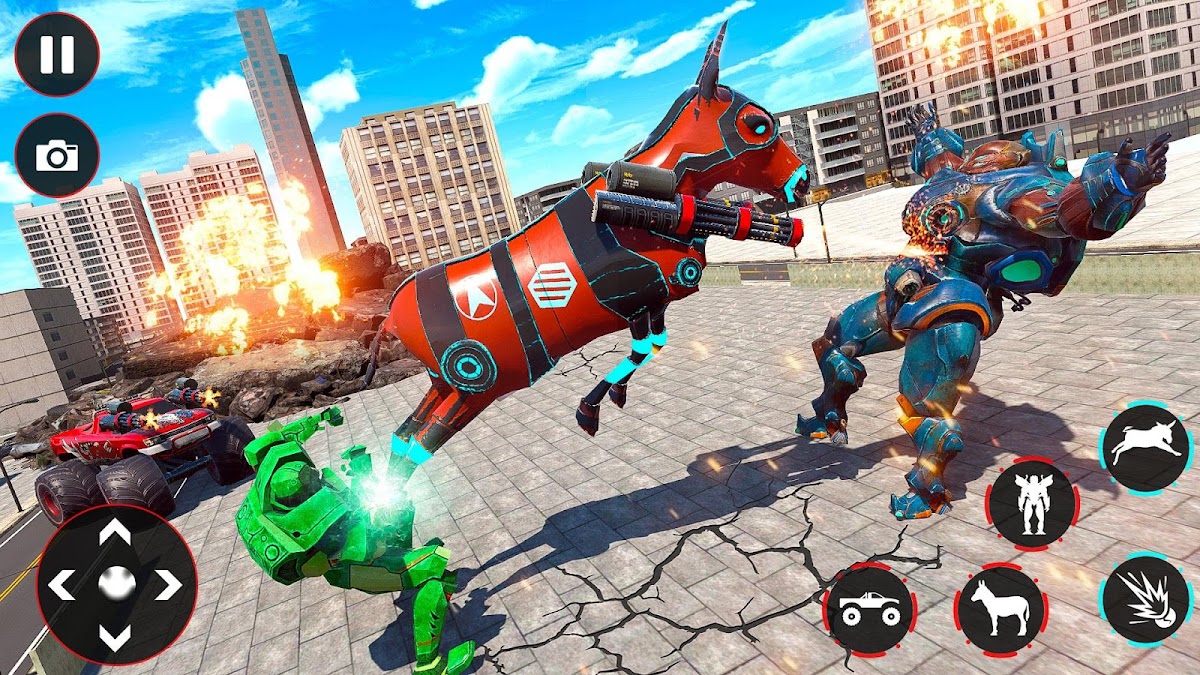Tap the down arrow on the directional pad
This screenshot has height=675, width=1200.
116,636
